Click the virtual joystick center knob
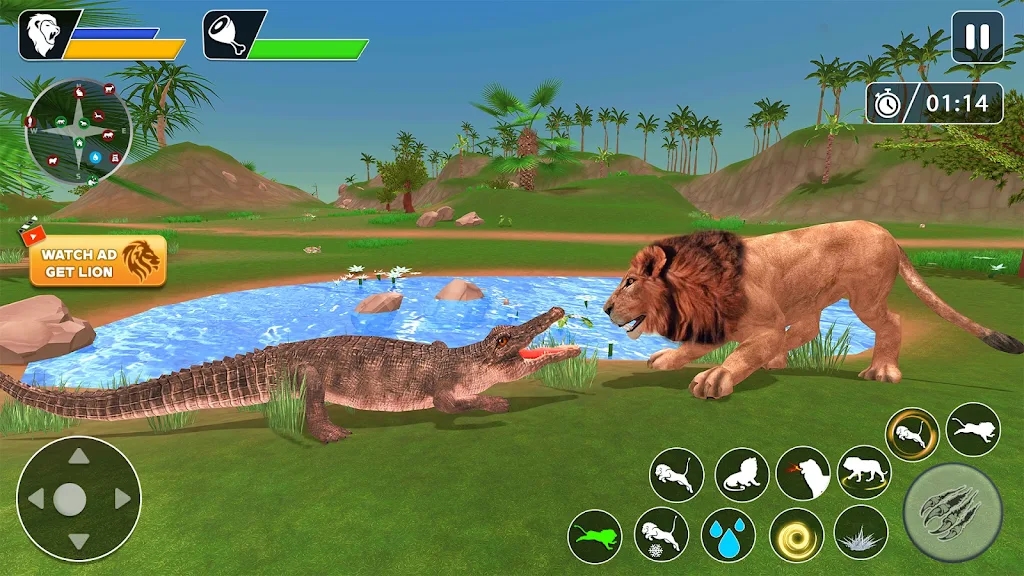 (x=69, y=498)
